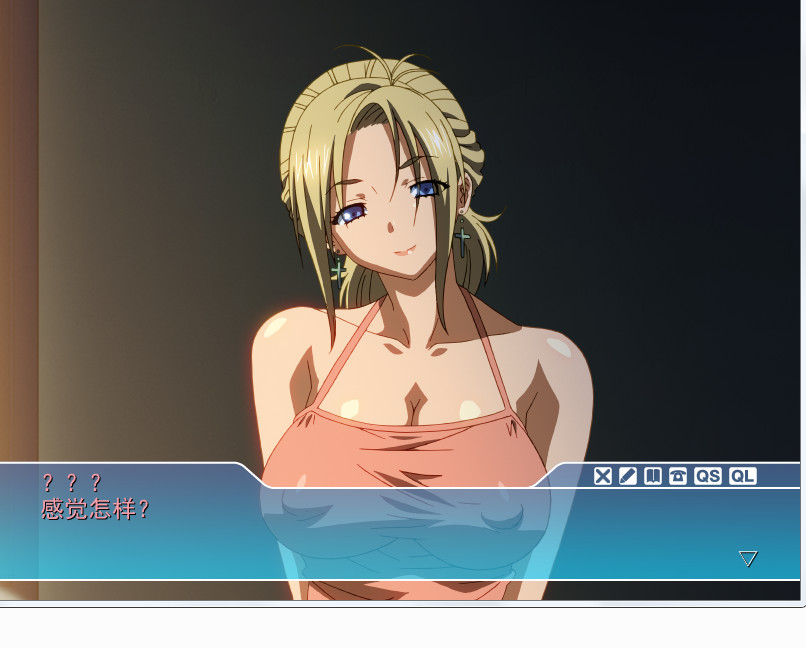The height and width of the screenshot is (648, 806).
Task: Quick load with the QL button
Action: (x=742, y=476)
